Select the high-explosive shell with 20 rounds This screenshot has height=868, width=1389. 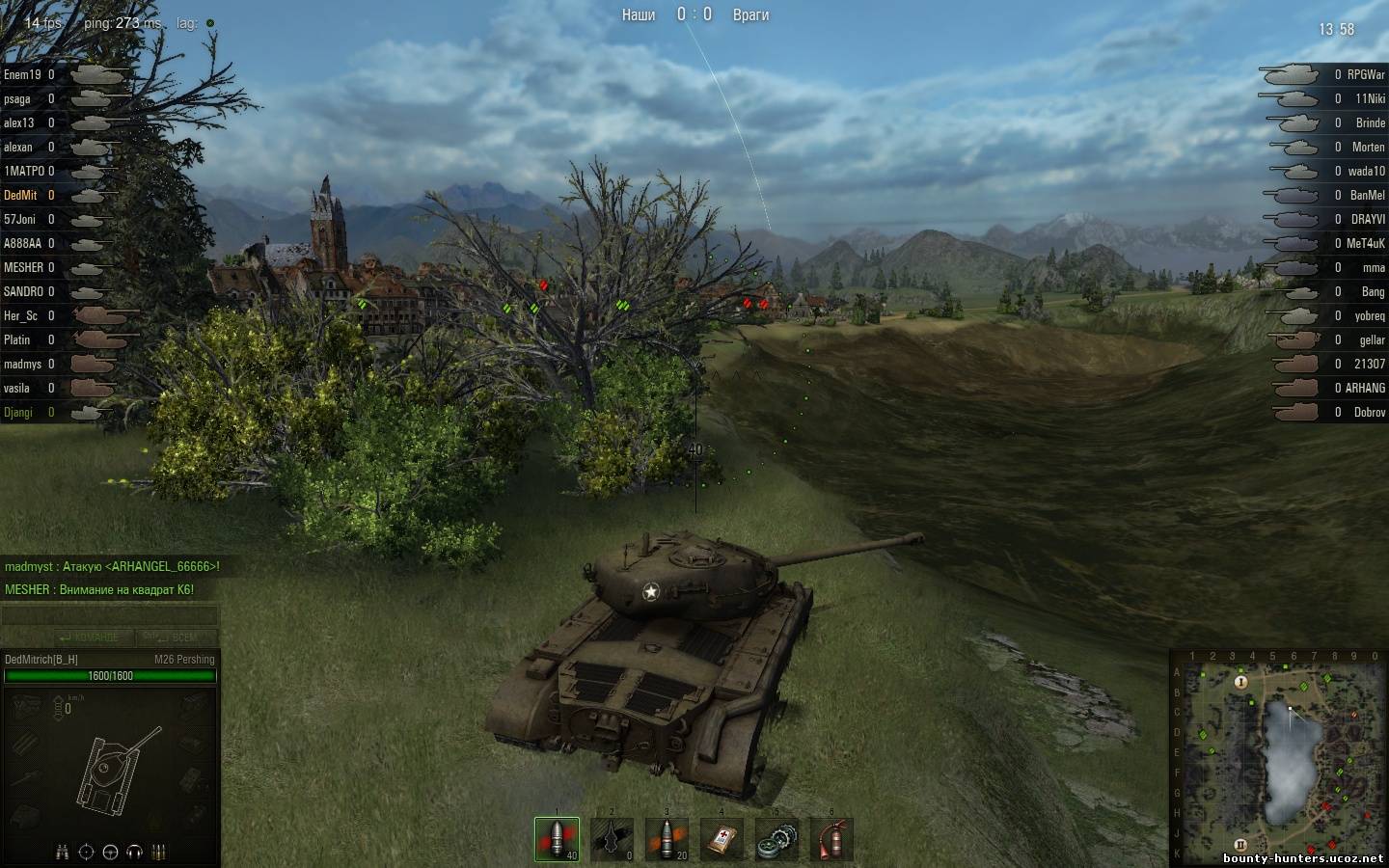click(x=667, y=839)
